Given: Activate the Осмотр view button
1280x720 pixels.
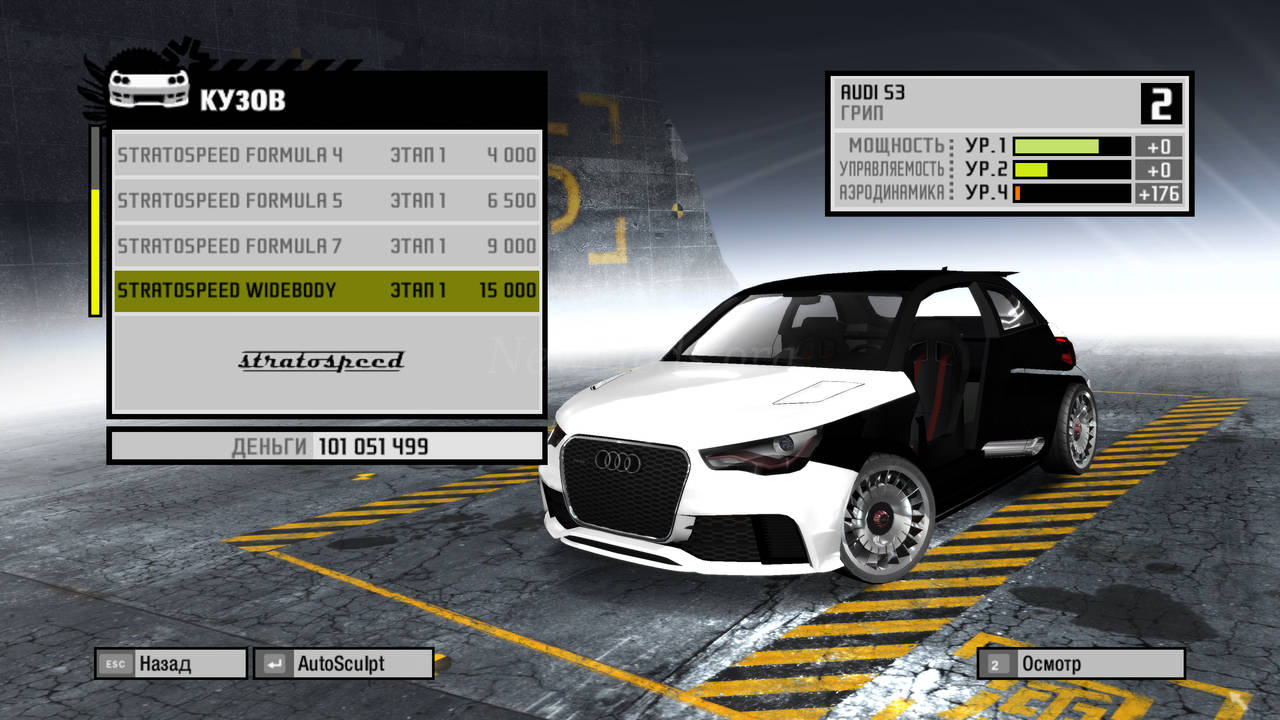Looking at the screenshot, I should (x=1081, y=663).
